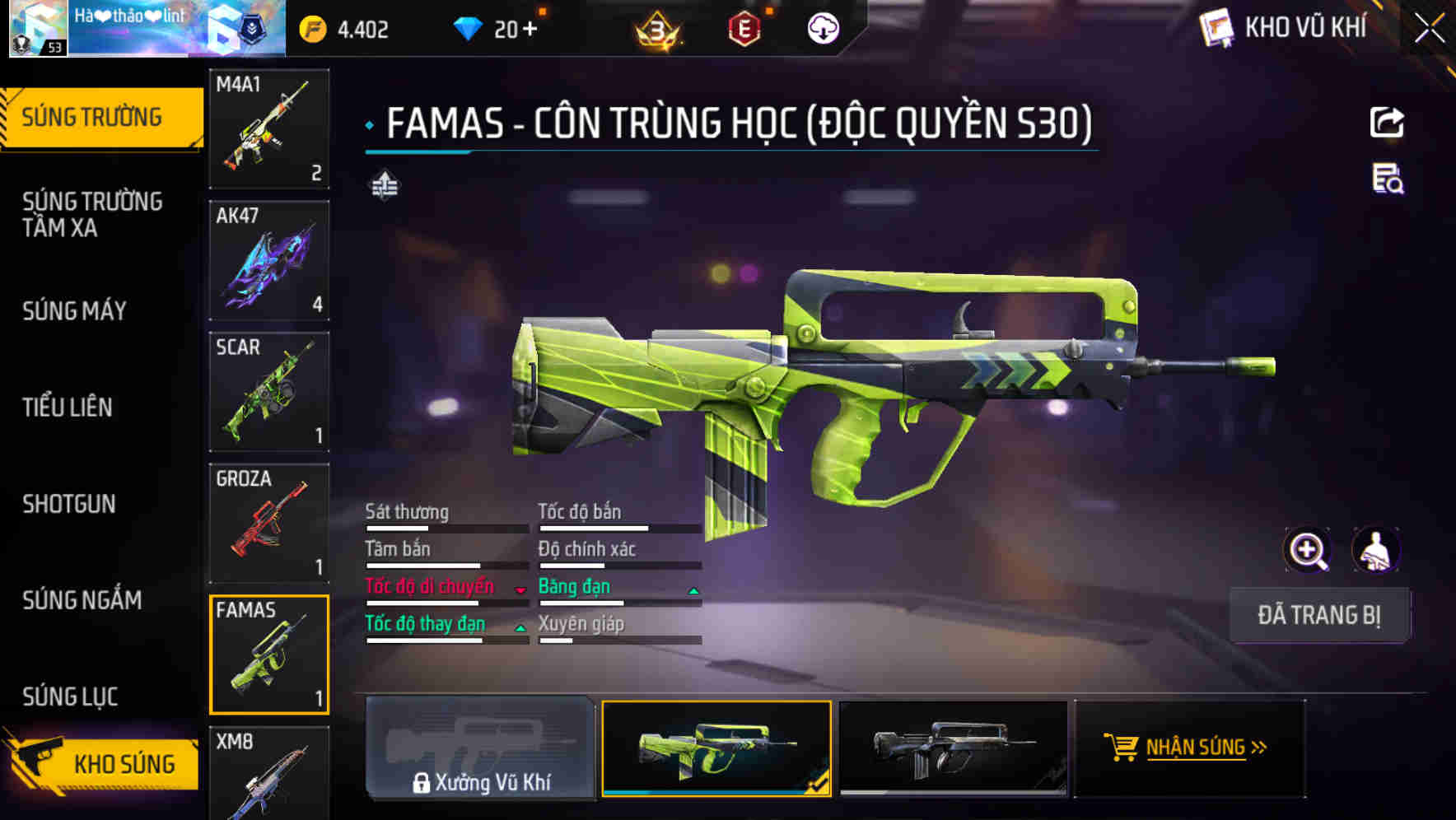Open the Súng Máy weapon category
Screen dimensions: 1456x820
(74, 310)
